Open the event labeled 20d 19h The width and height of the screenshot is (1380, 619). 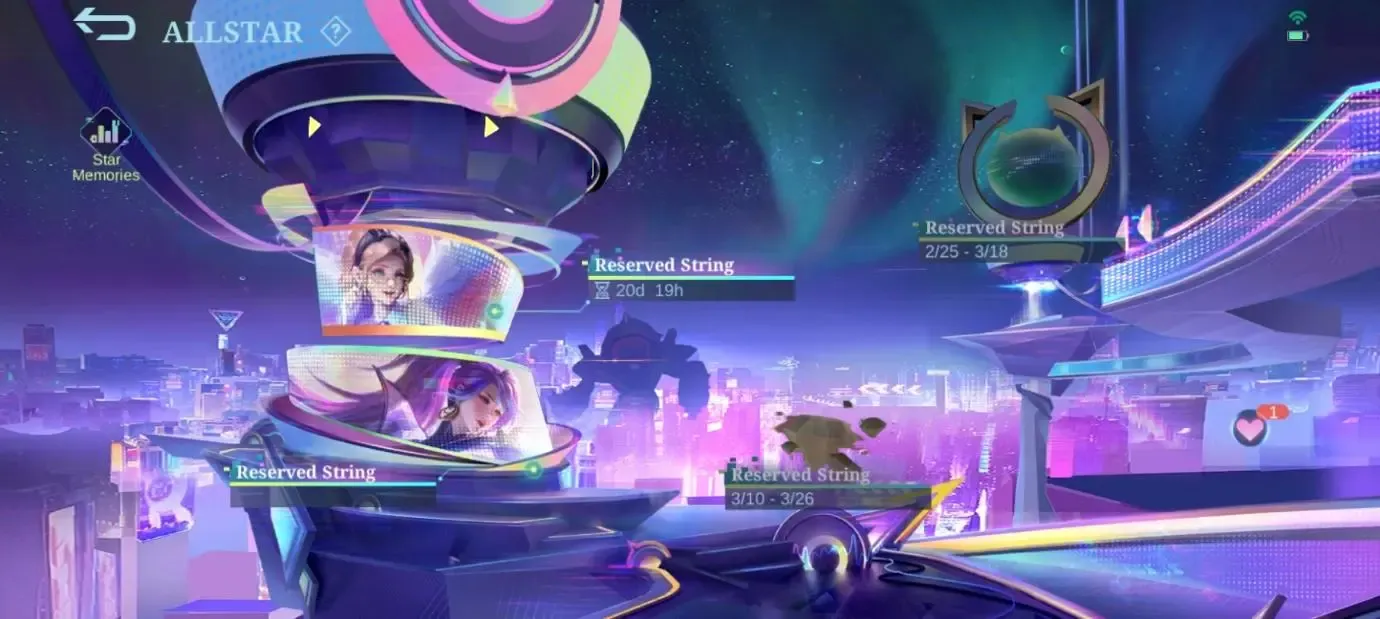coord(691,278)
